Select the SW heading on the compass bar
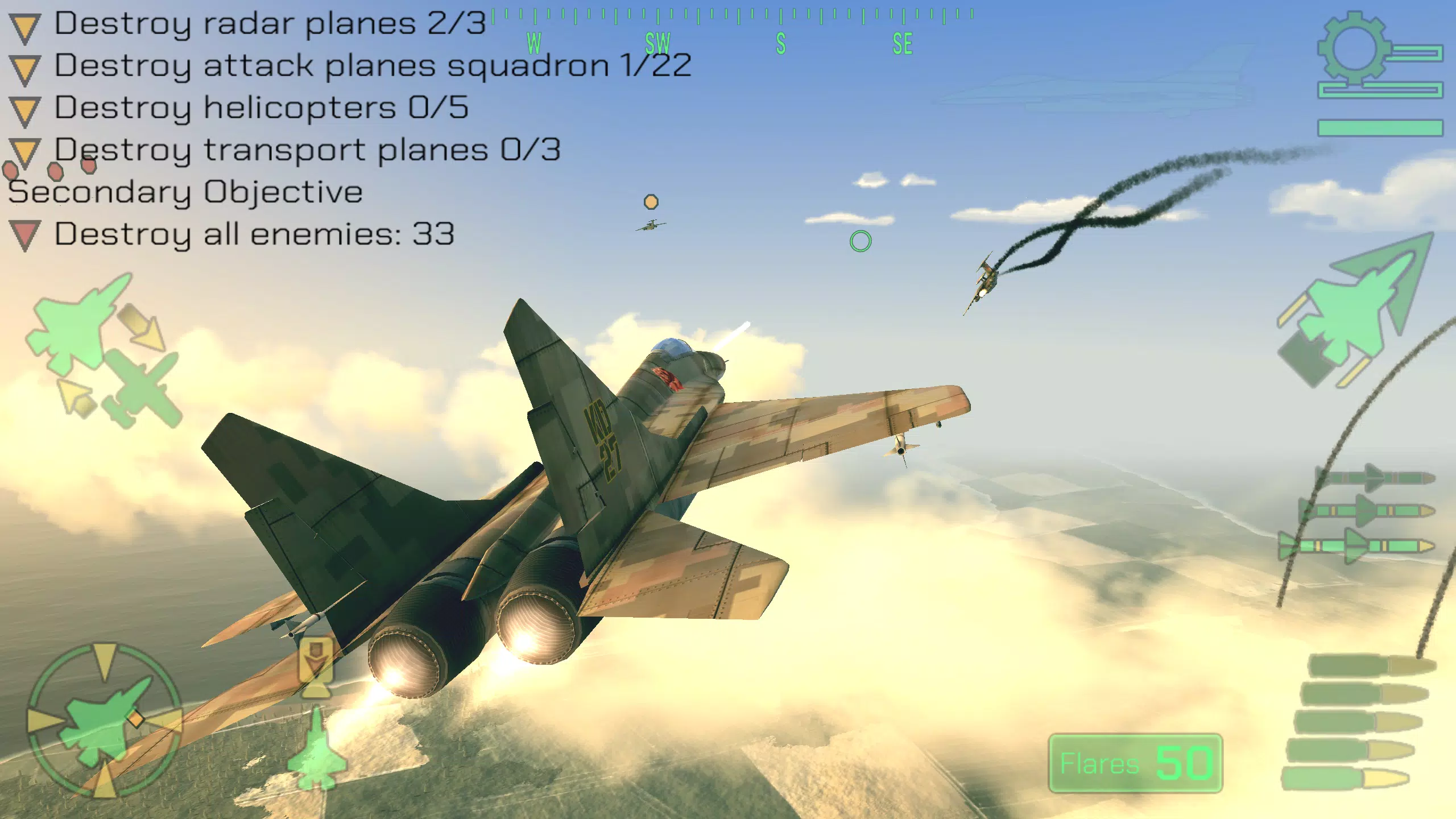This screenshot has width=1456, height=819. click(x=657, y=43)
